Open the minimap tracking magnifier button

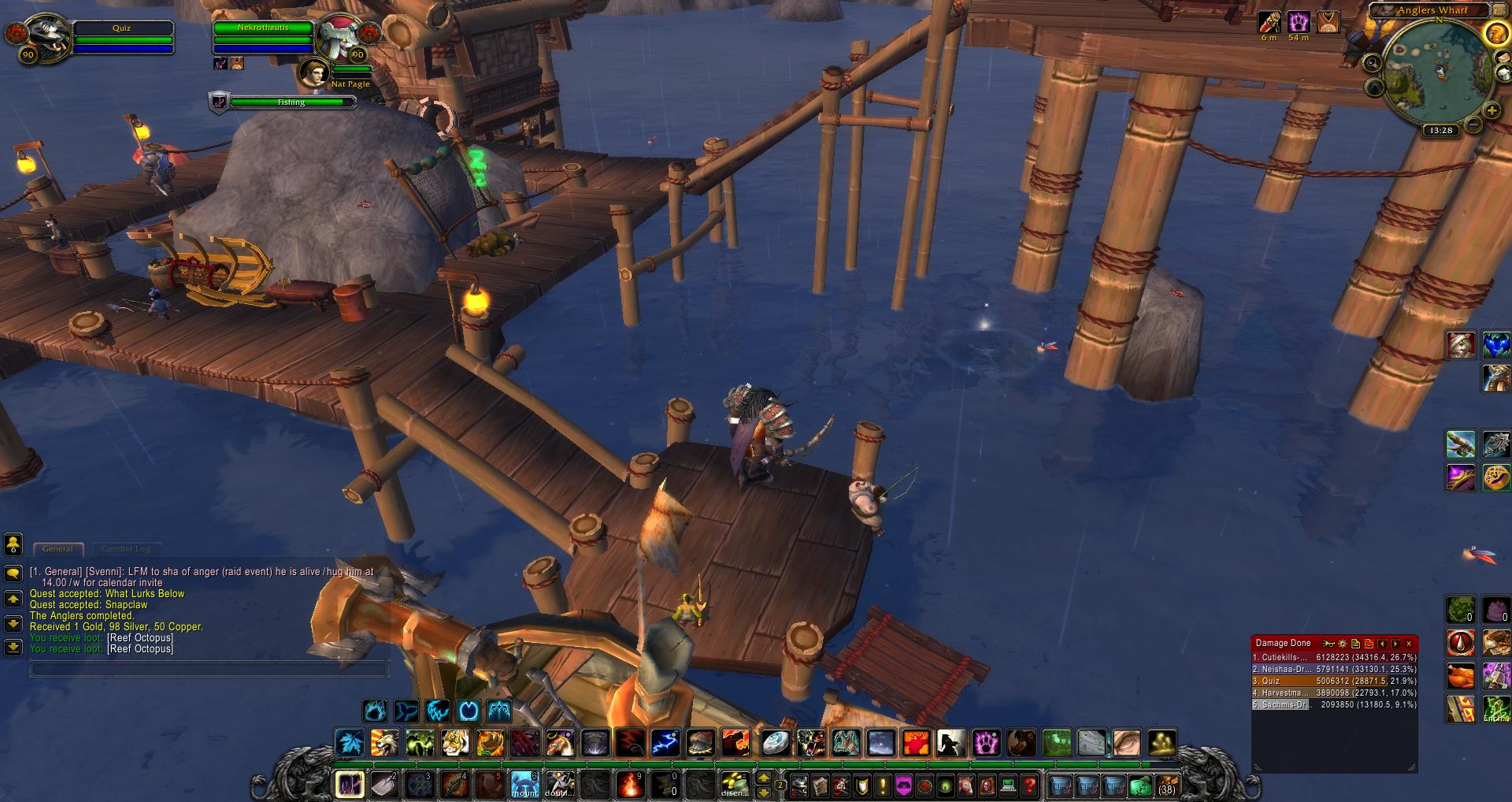[x=1373, y=63]
